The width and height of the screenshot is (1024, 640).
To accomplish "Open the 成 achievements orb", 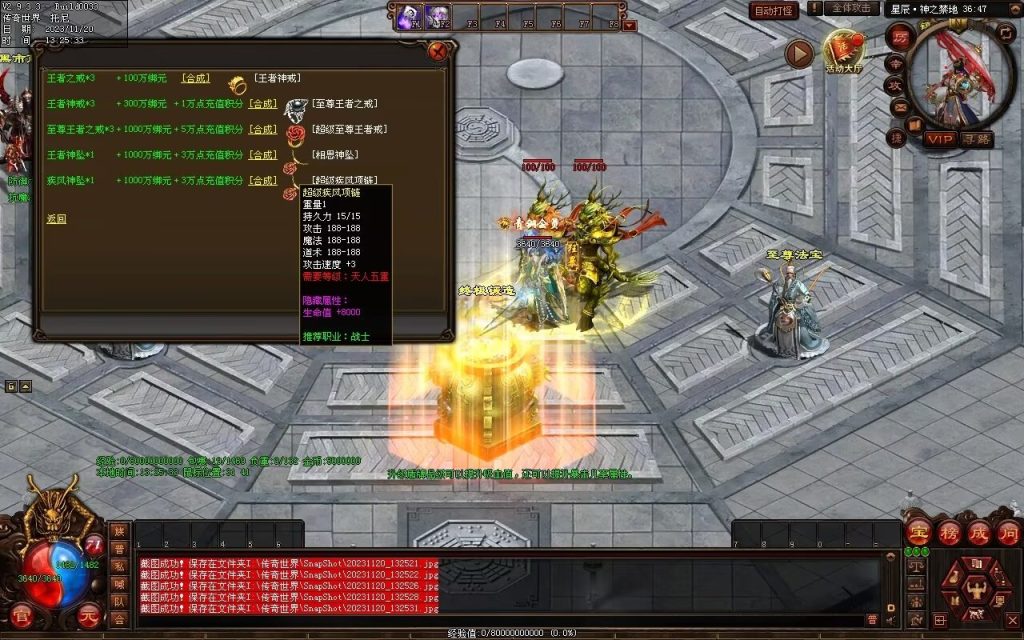I will point(979,532).
